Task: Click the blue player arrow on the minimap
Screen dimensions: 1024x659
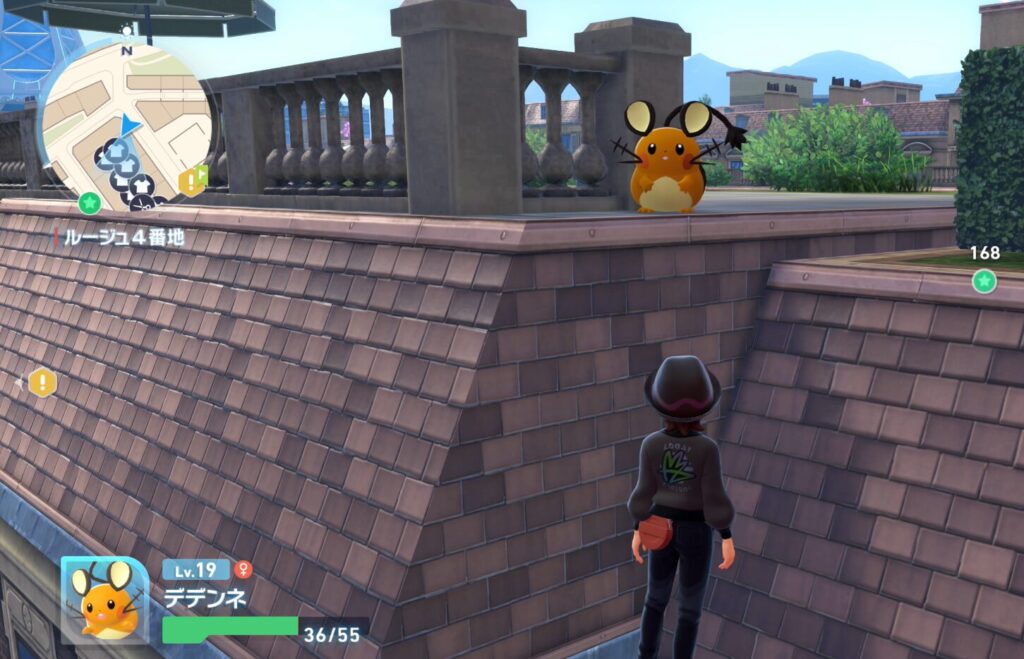Action: (129, 125)
